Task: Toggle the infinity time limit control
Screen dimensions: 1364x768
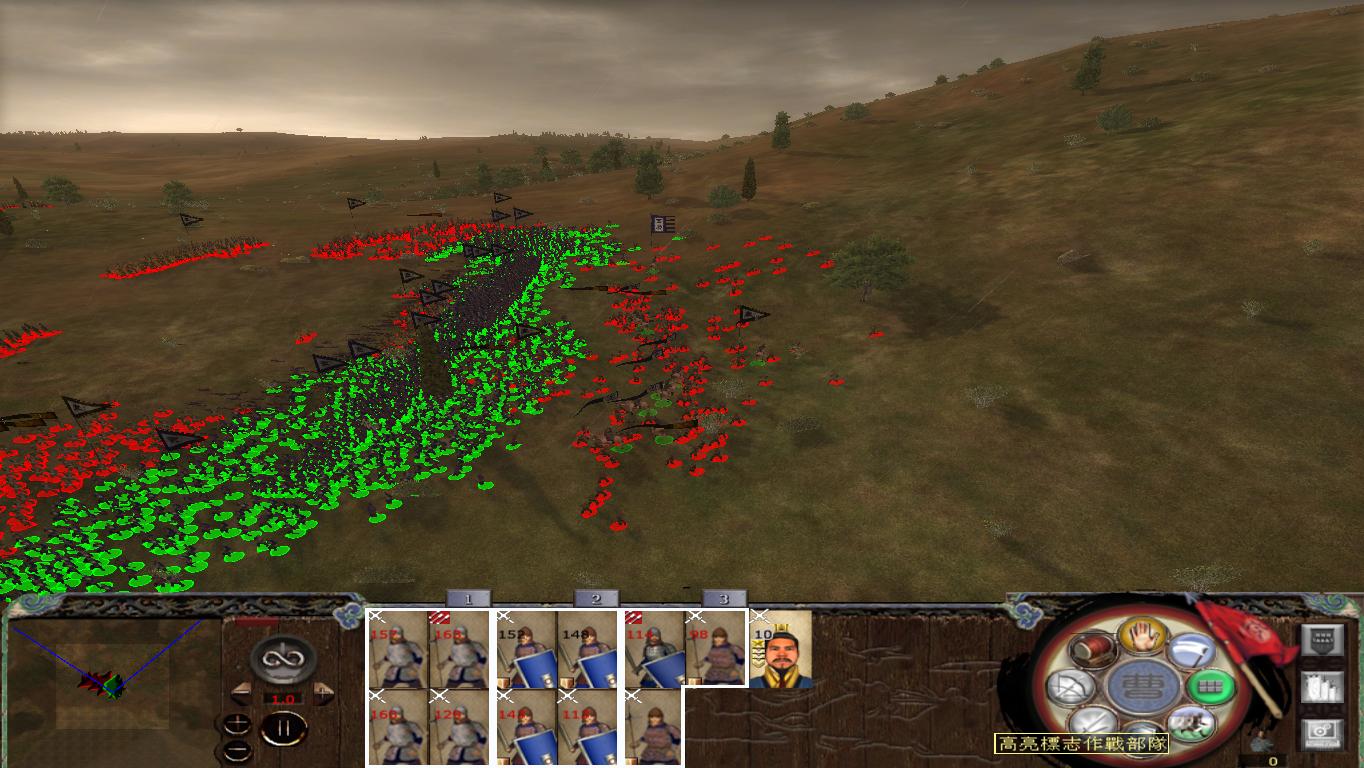Action: click(x=282, y=658)
